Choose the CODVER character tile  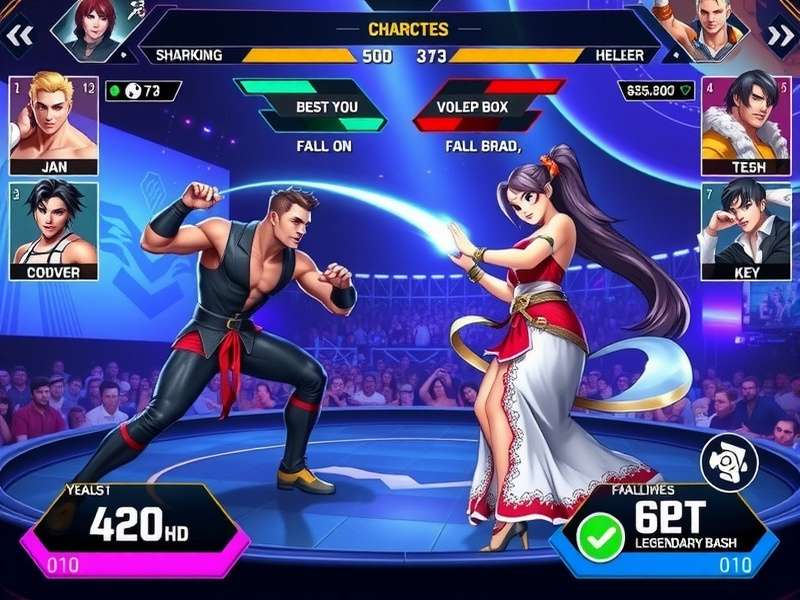tap(53, 230)
